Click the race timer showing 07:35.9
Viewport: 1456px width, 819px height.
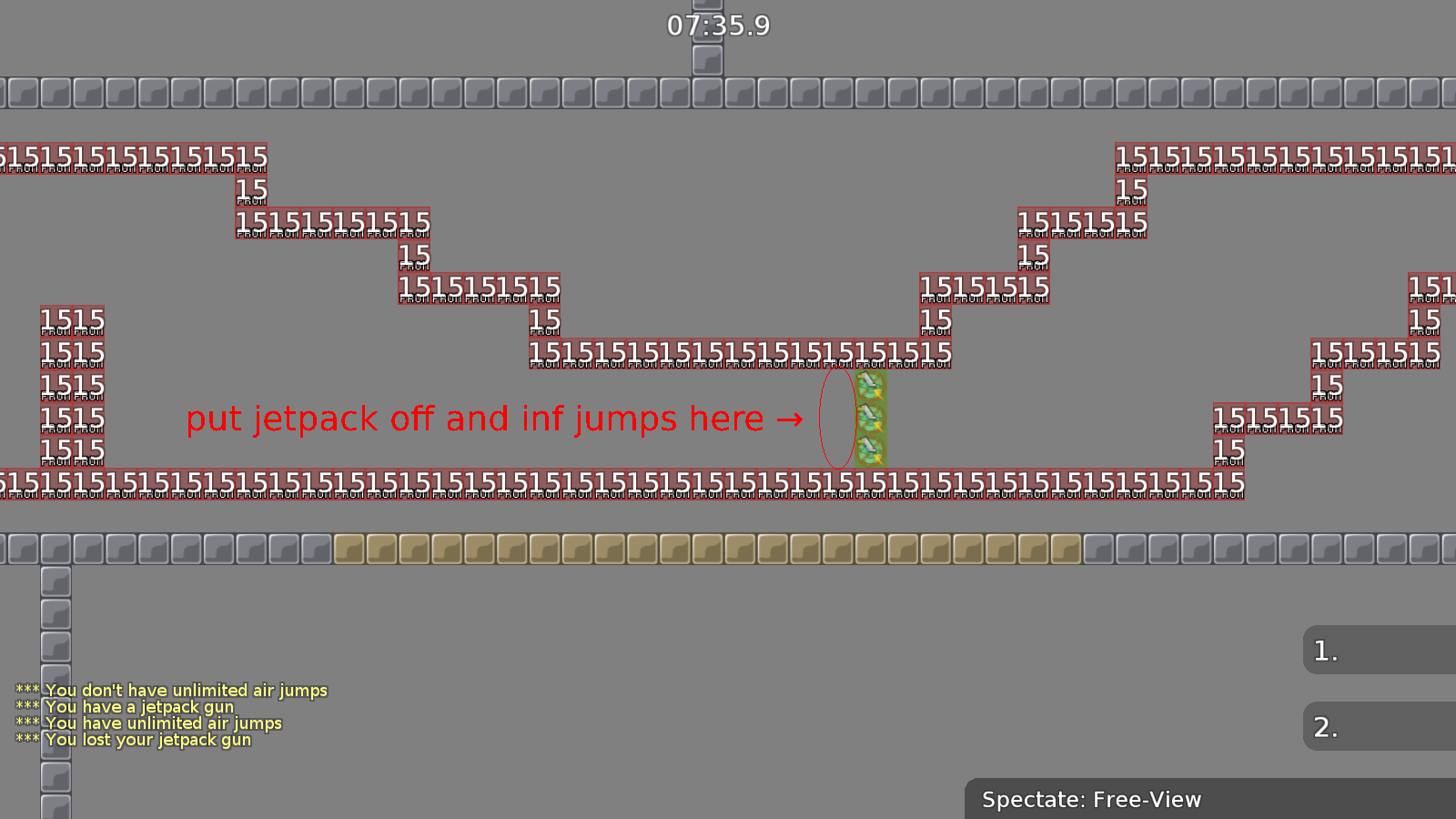717,26
